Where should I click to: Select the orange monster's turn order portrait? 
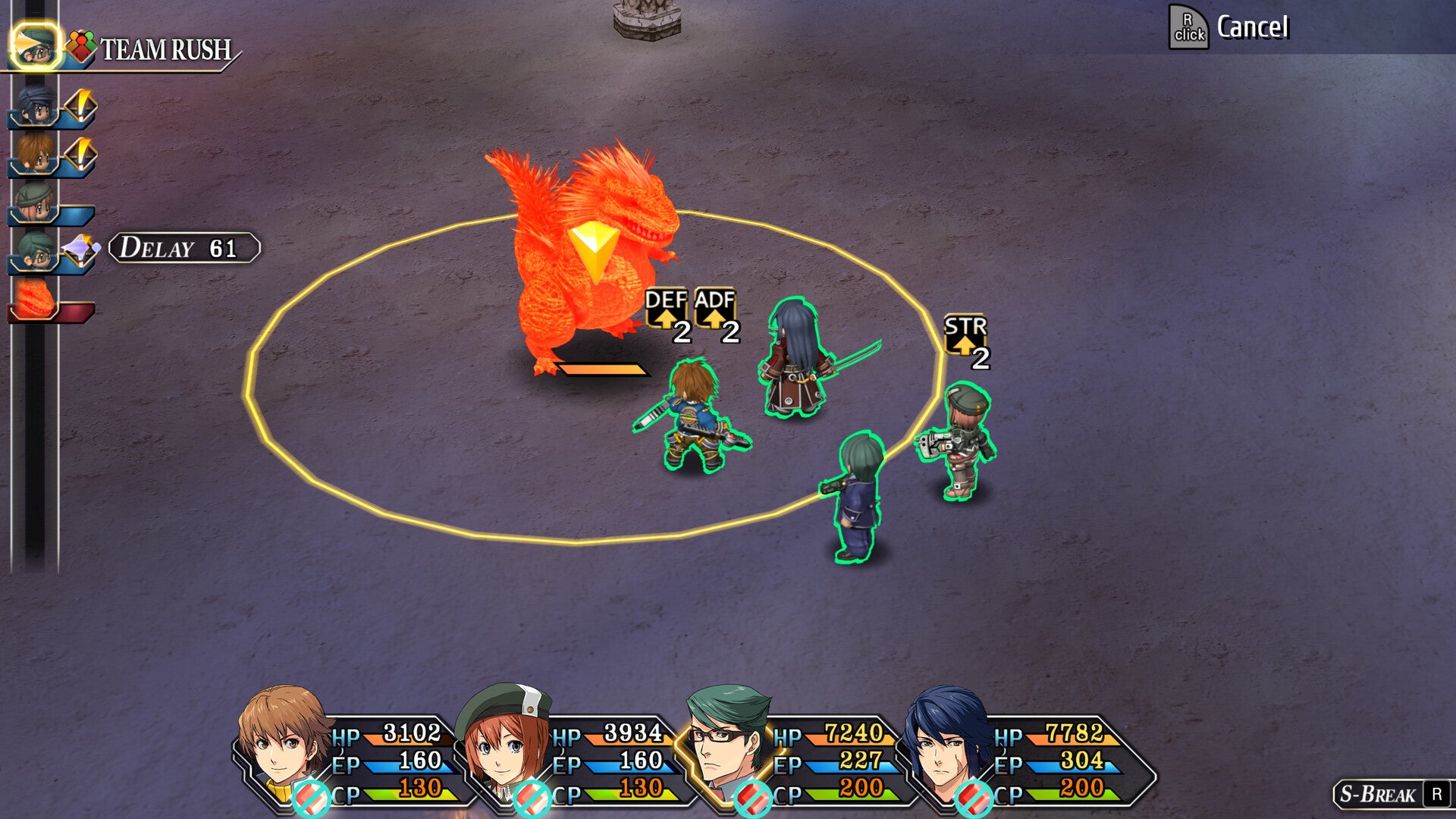(36, 300)
